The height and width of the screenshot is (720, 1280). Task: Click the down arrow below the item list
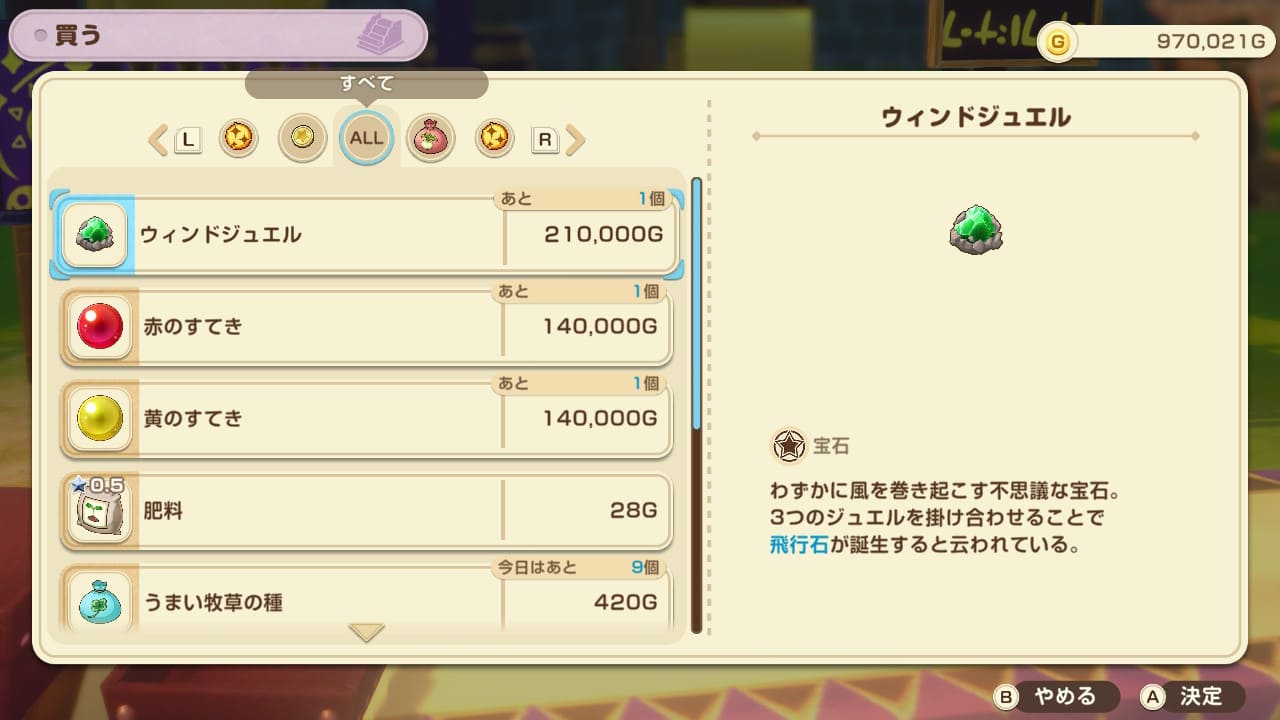[x=366, y=633]
